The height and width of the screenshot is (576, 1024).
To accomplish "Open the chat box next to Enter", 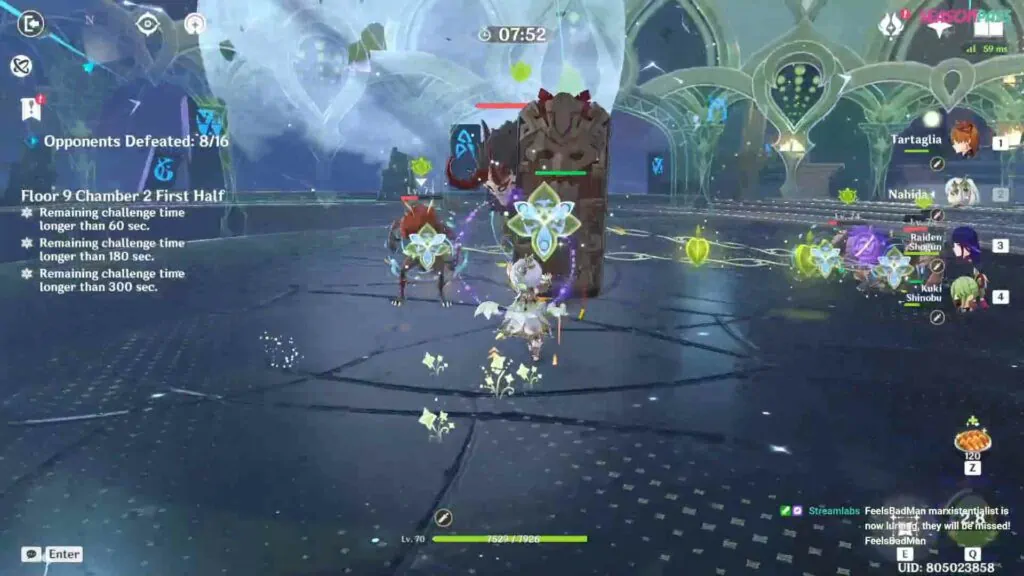I will tap(31, 554).
